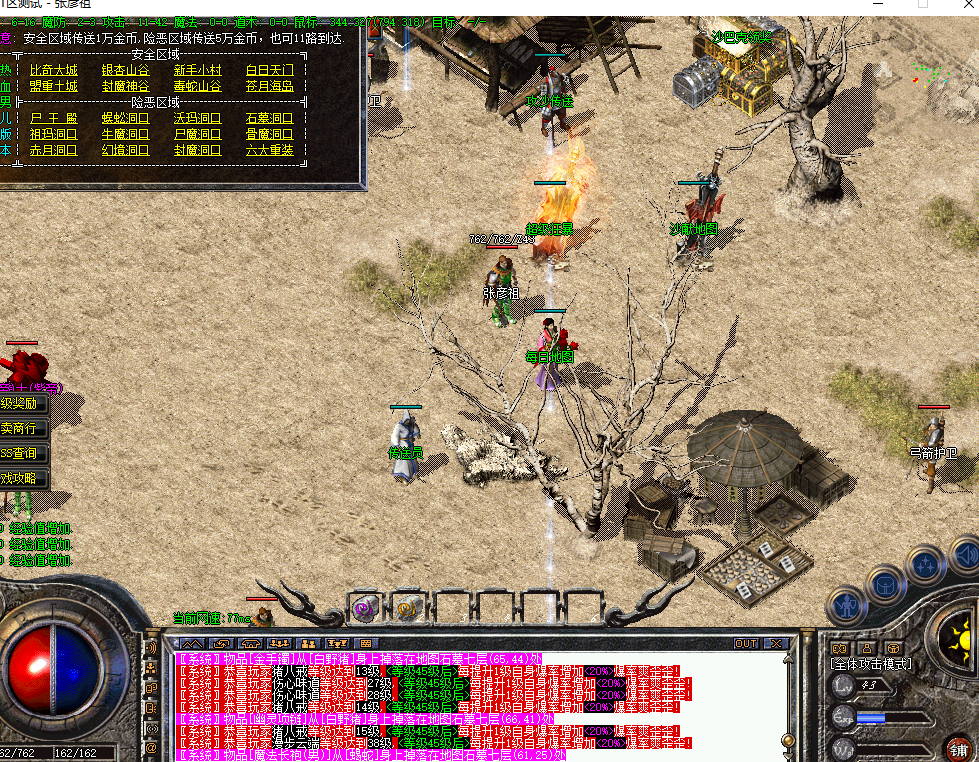Open the 六大重装 link
Viewport: 979px width, 762px height.
tap(269, 150)
